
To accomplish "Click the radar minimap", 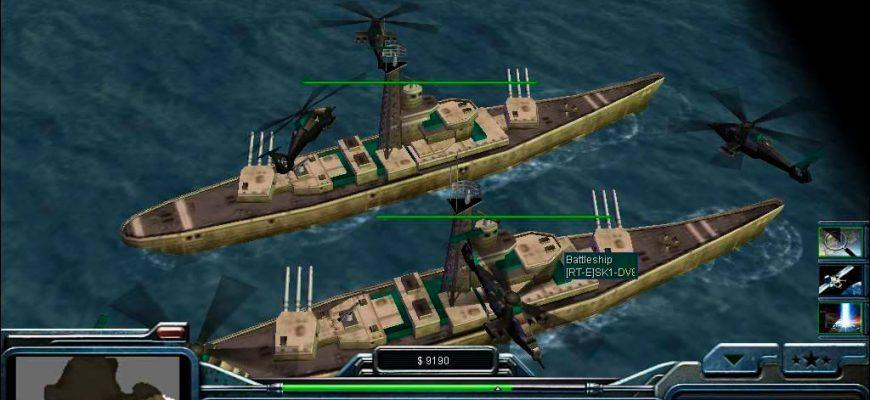I will point(98,377).
